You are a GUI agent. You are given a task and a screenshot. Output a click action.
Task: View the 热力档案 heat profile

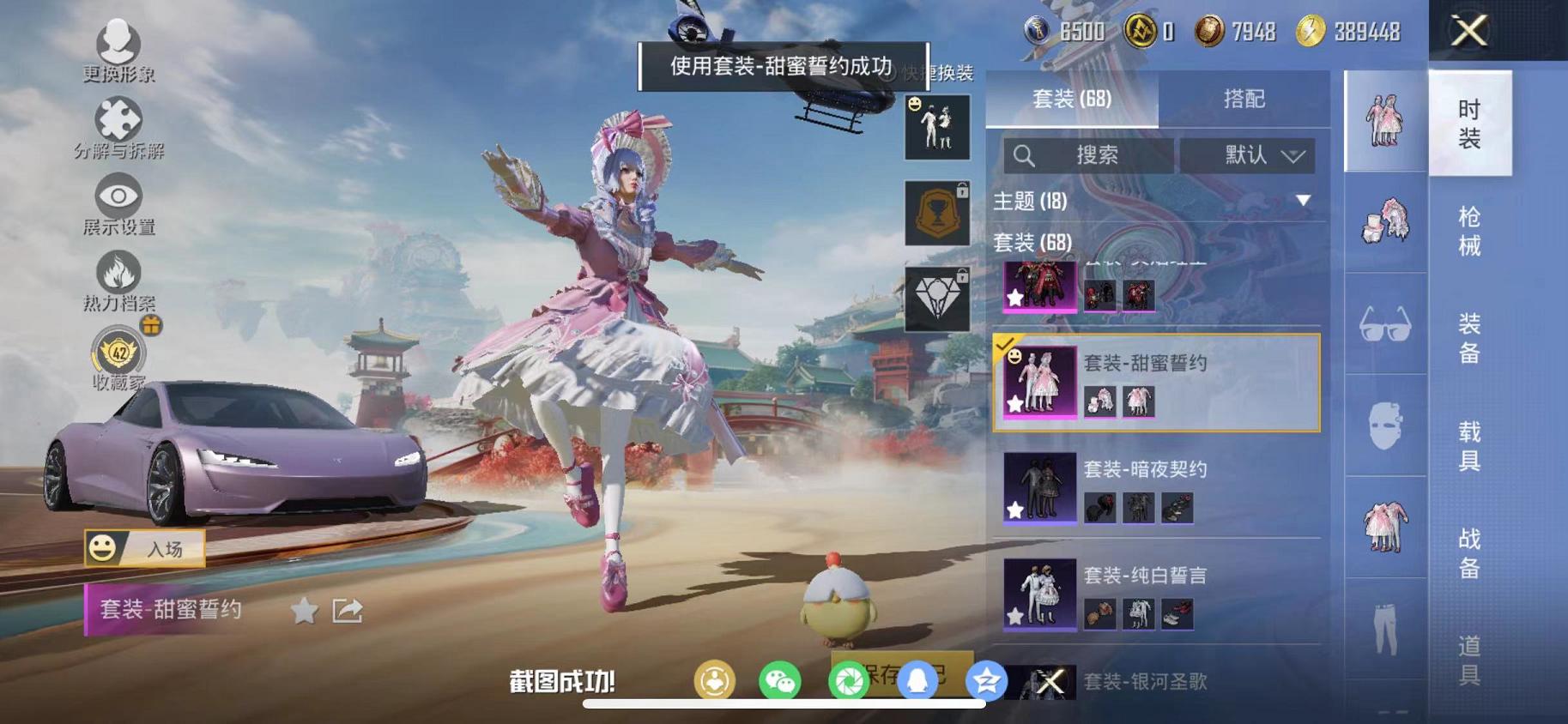coord(118,275)
